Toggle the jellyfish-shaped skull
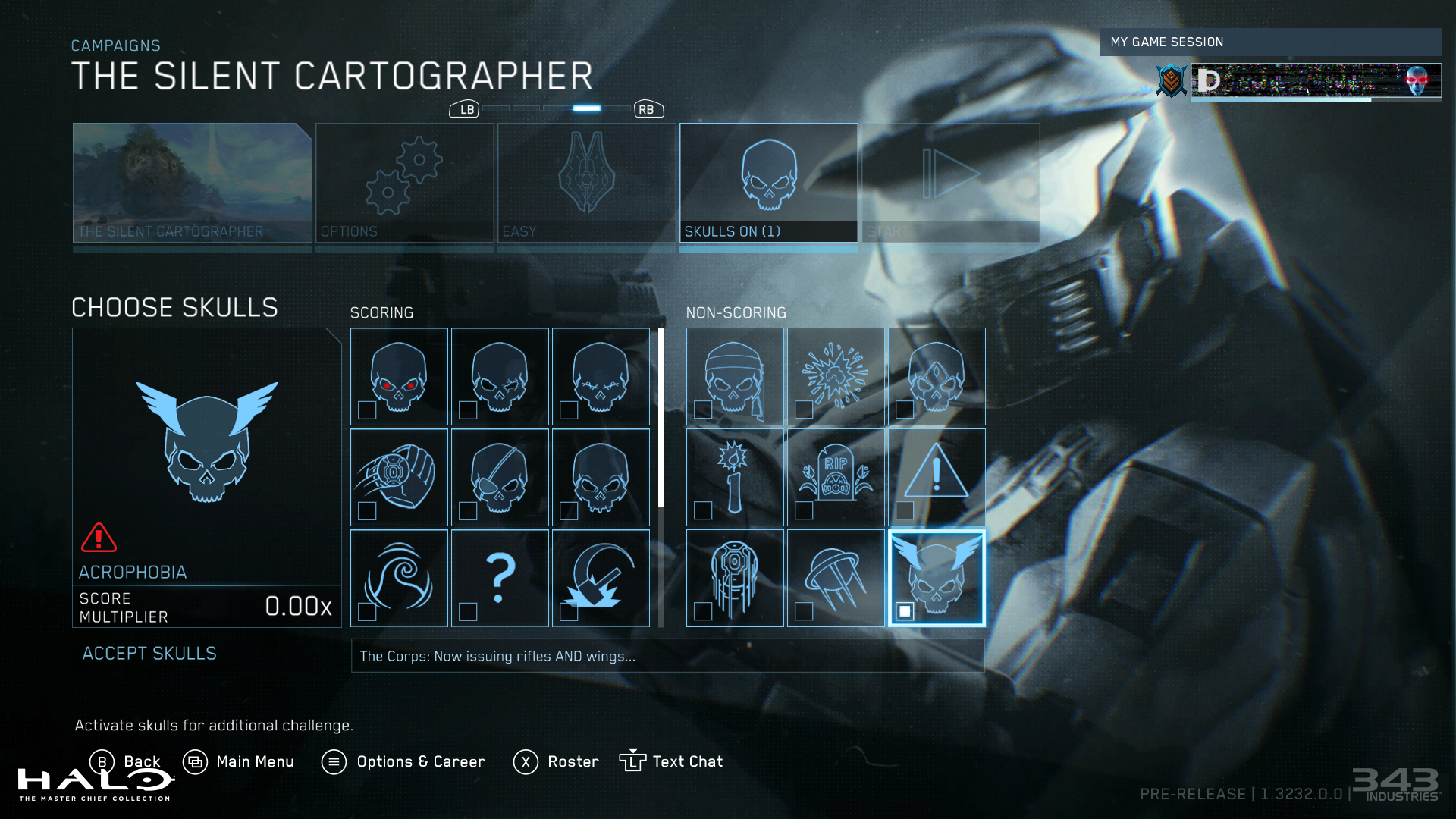Viewport: 1456px width, 819px height. [x=836, y=578]
